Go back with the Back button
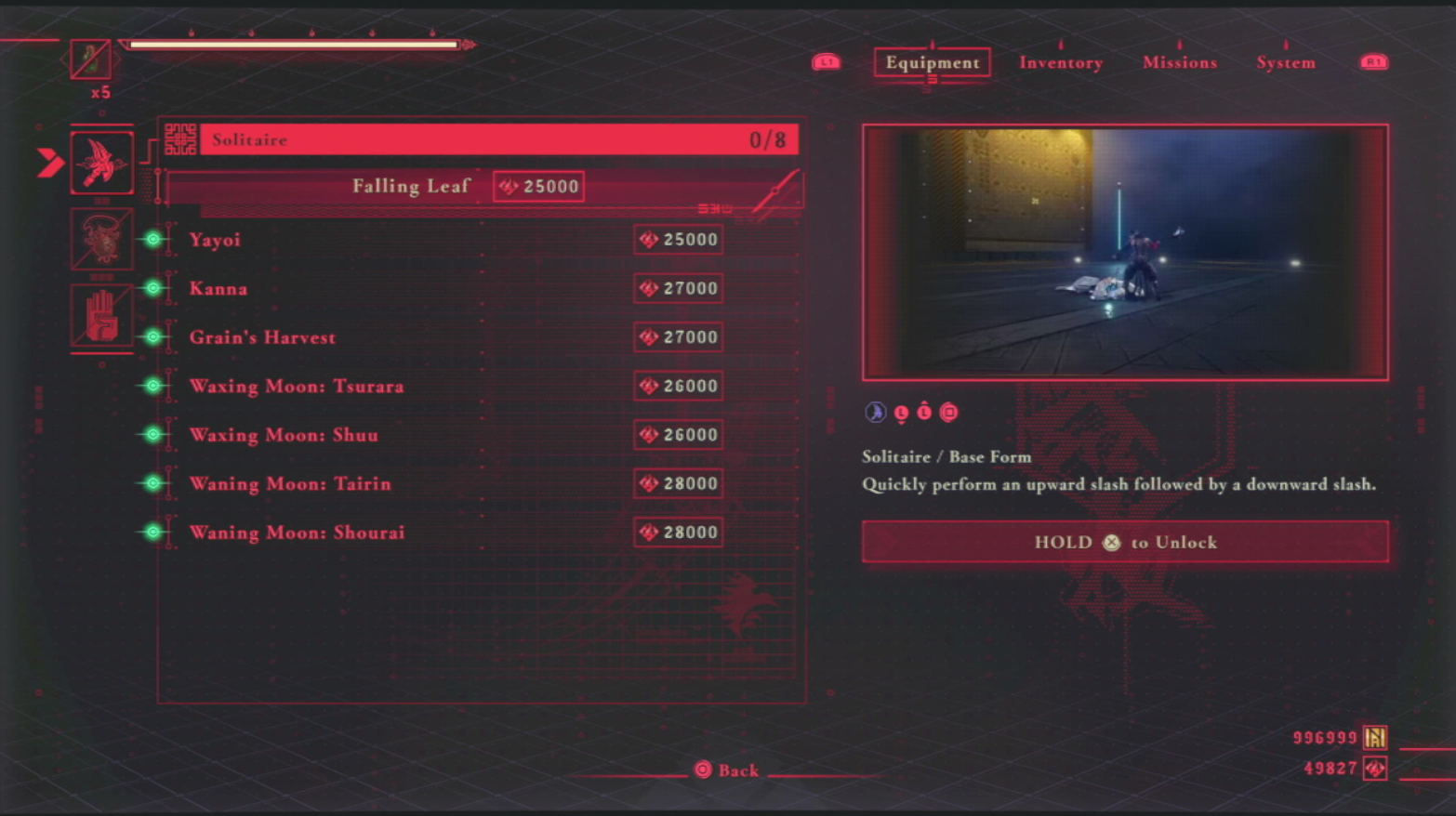 click(727, 770)
